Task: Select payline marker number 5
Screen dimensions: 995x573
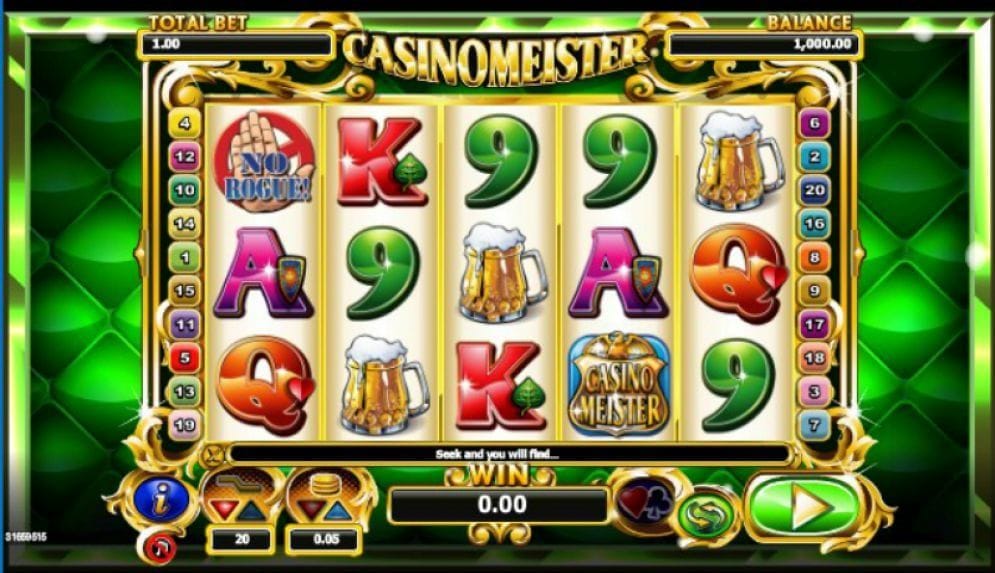Action: [185, 358]
